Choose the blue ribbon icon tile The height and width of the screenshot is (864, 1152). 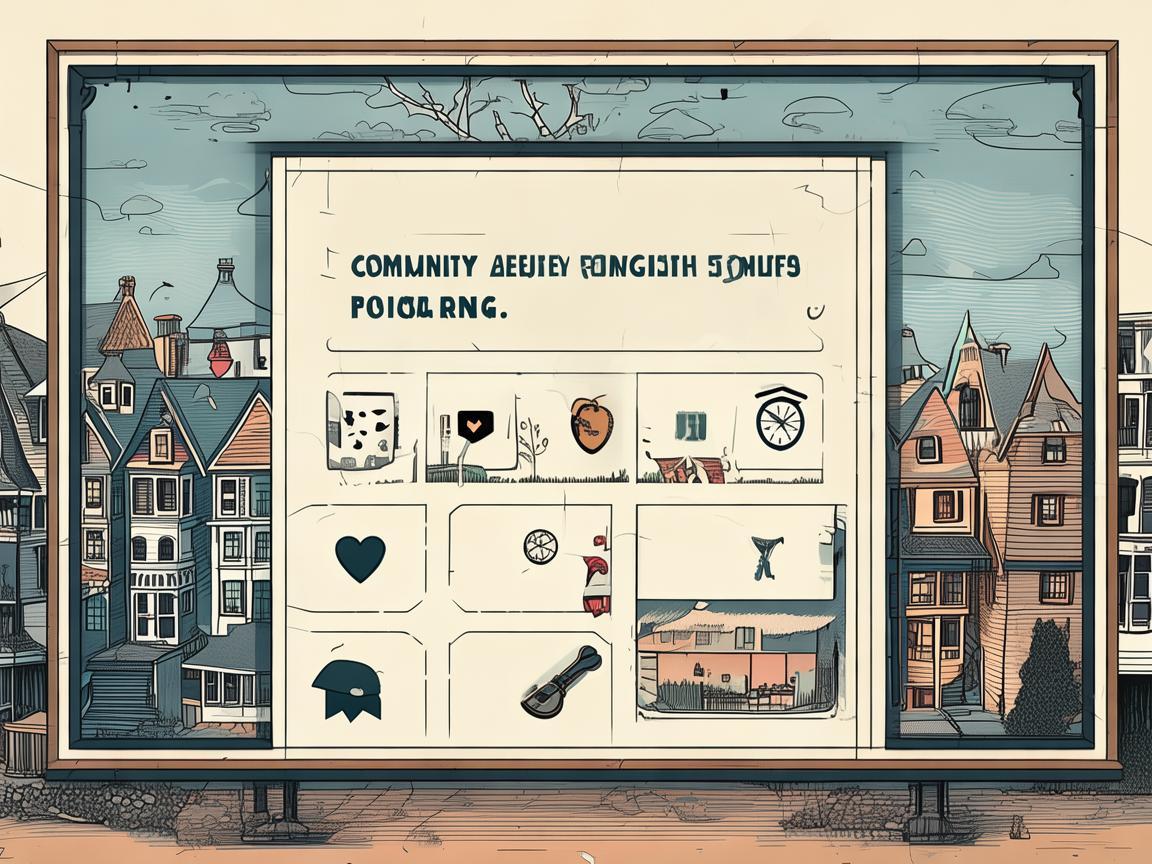point(766,556)
